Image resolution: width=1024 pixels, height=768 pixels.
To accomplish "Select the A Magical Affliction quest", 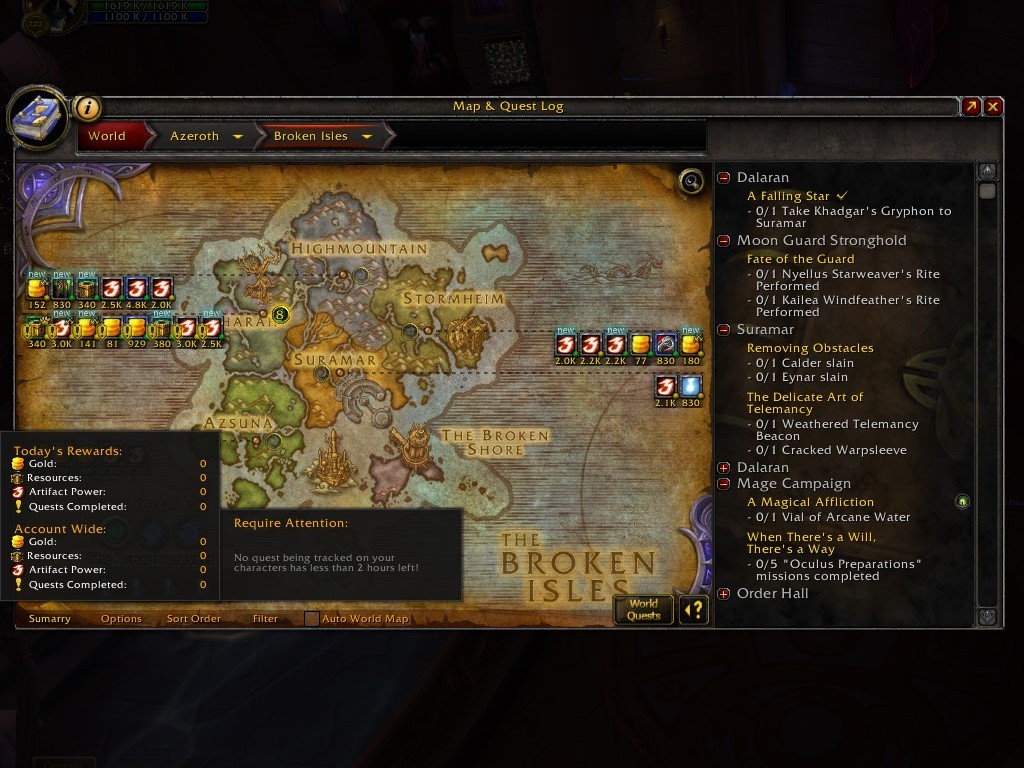I will (810, 502).
